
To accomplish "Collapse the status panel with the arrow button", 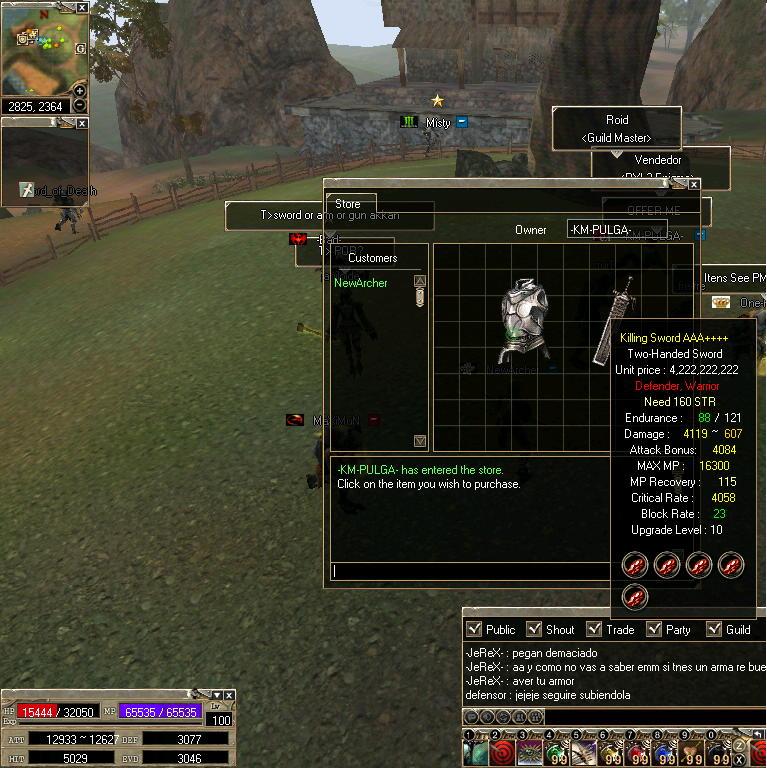I will (x=216, y=695).
